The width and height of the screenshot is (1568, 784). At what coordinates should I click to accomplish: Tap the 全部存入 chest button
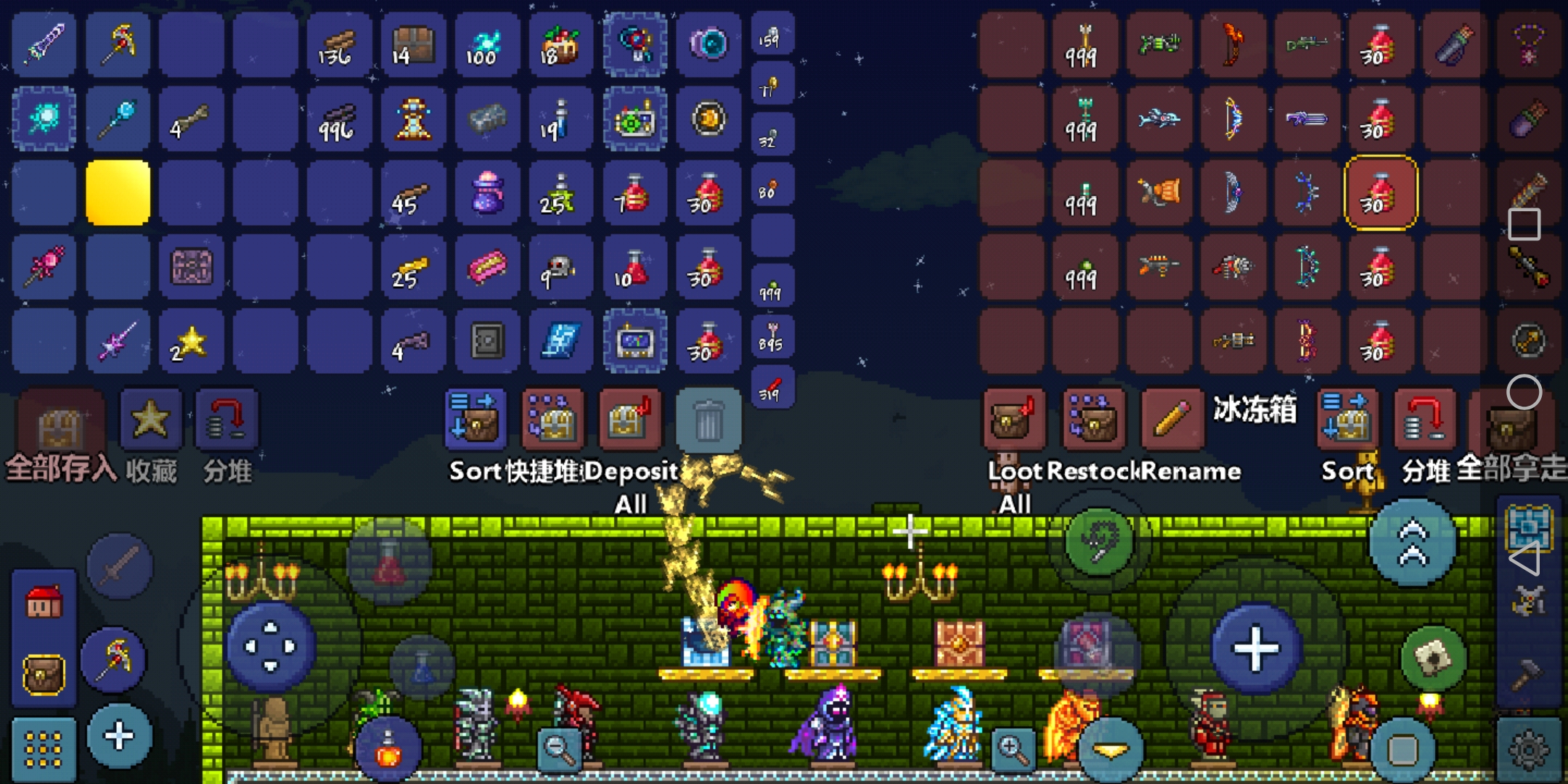61,423
